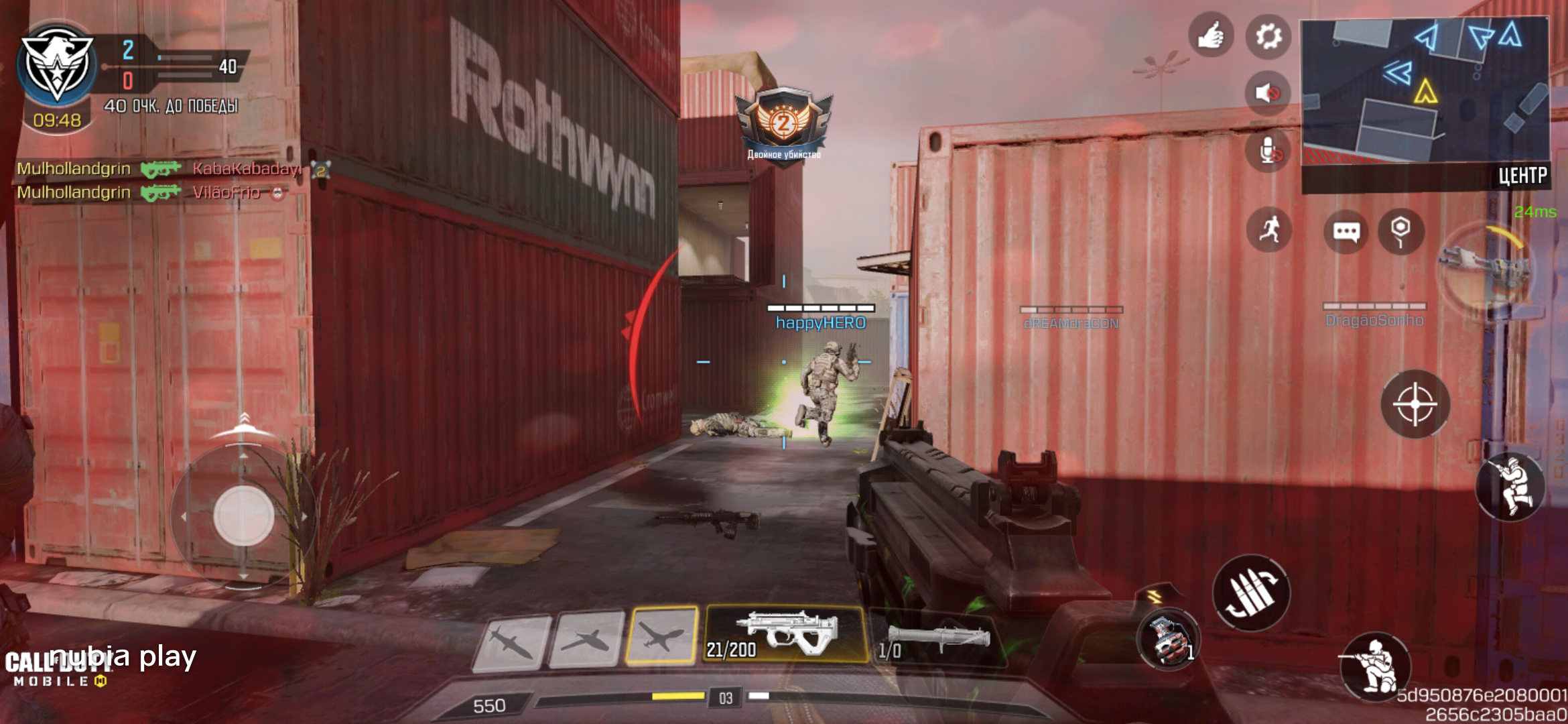Open the chat message bubble
Image resolution: width=1568 pixels, height=724 pixels.
coord(1346,231)
